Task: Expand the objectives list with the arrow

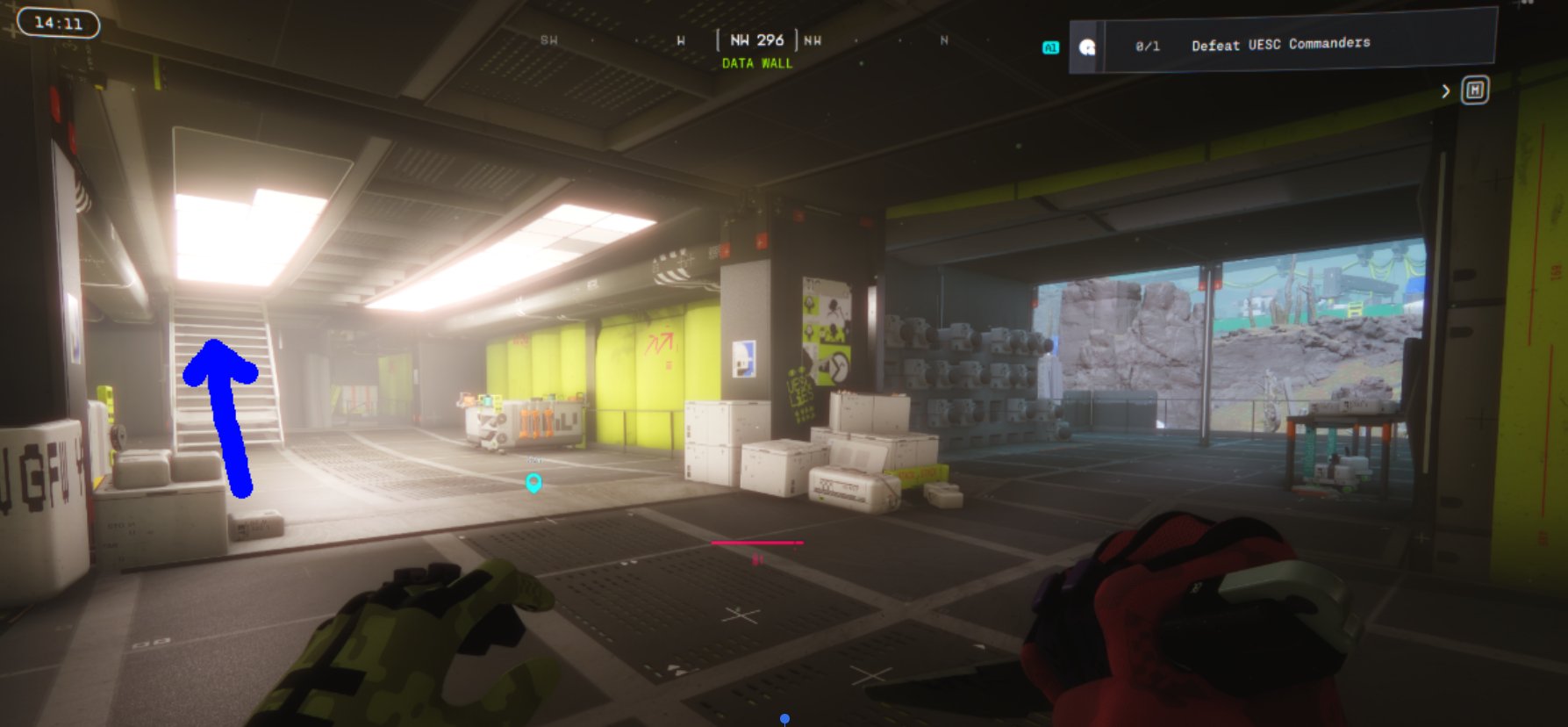Action: [1445, 91]
